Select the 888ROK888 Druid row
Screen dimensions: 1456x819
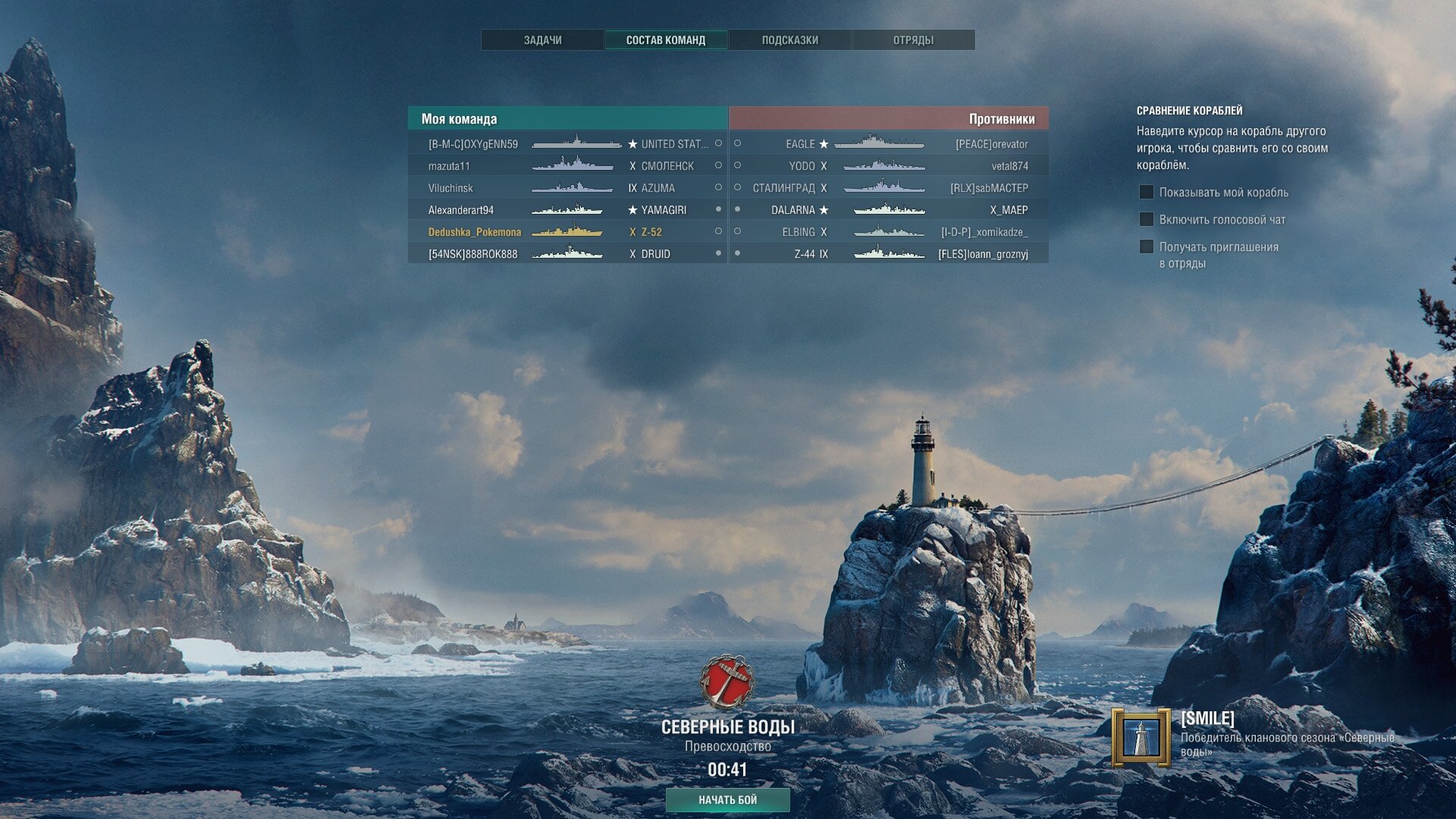coord(567,254)
